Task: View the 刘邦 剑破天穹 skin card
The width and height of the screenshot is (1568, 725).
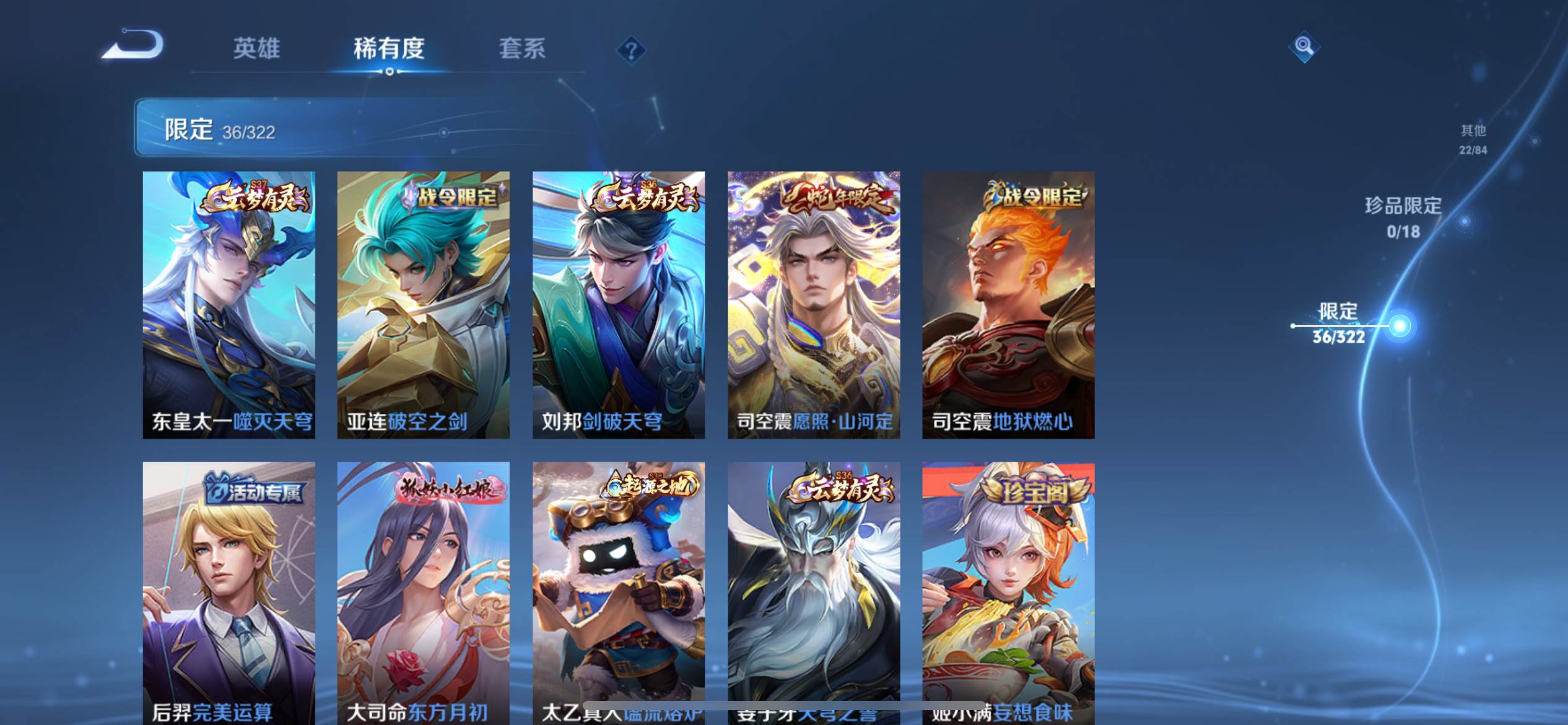Action: tap(618, 305)
